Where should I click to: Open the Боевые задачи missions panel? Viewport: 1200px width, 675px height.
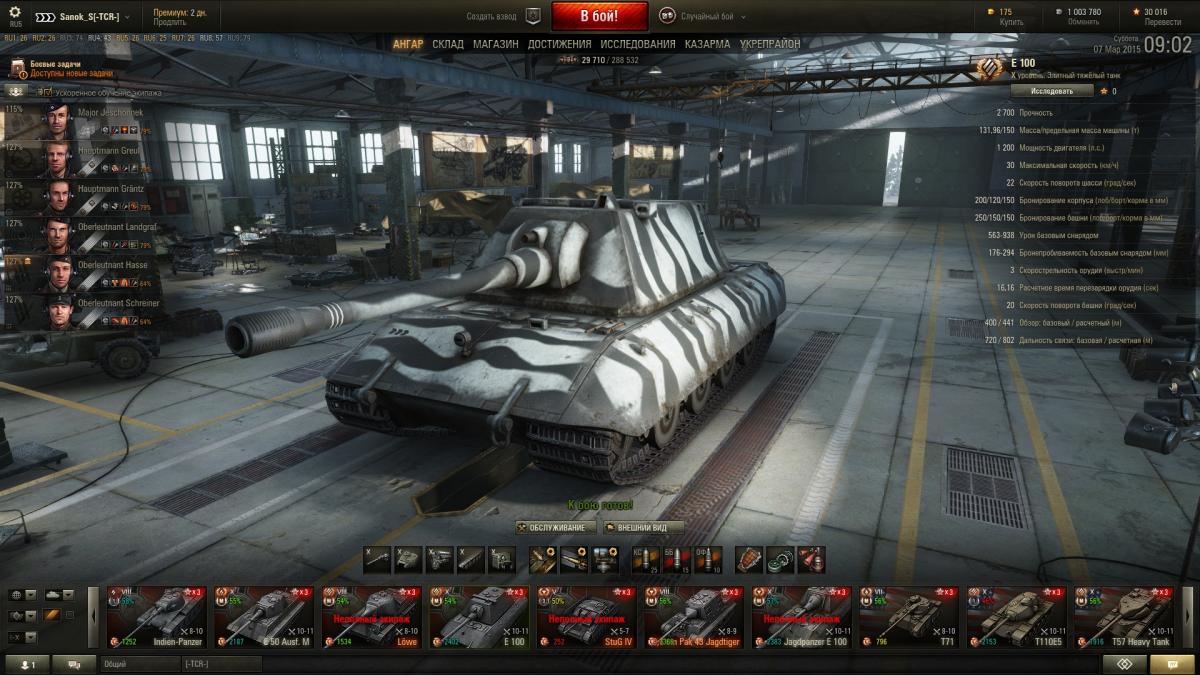point(50,68)
